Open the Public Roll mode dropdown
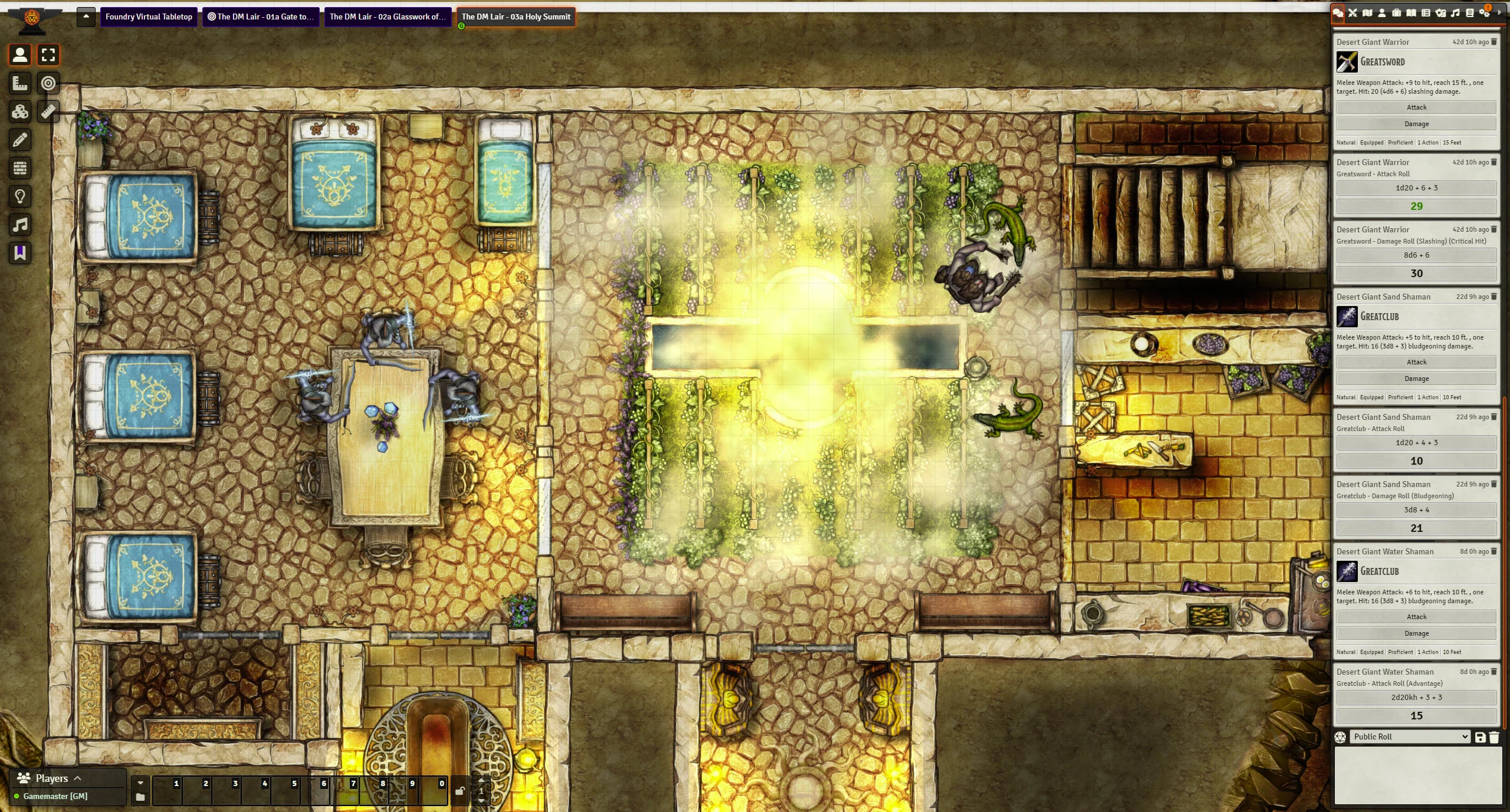Screen dimensions: 1510x812 tap(1410, 737)
